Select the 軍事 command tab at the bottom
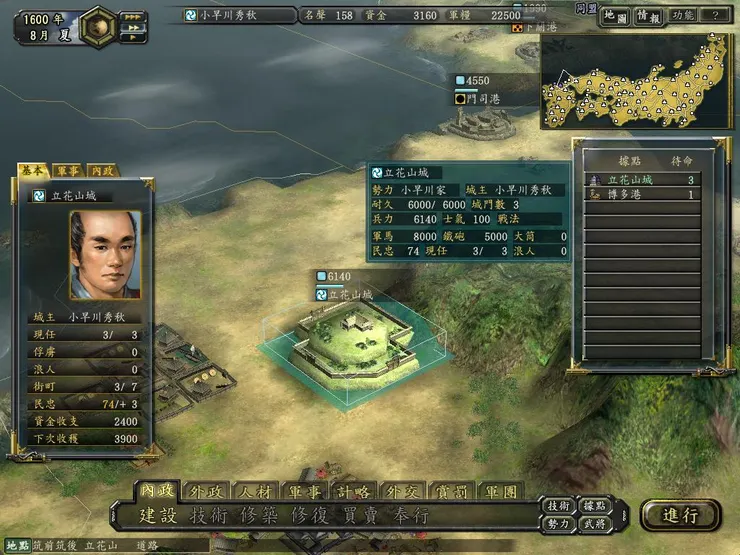Screen dimensions: 740x555 pos(305,492)
